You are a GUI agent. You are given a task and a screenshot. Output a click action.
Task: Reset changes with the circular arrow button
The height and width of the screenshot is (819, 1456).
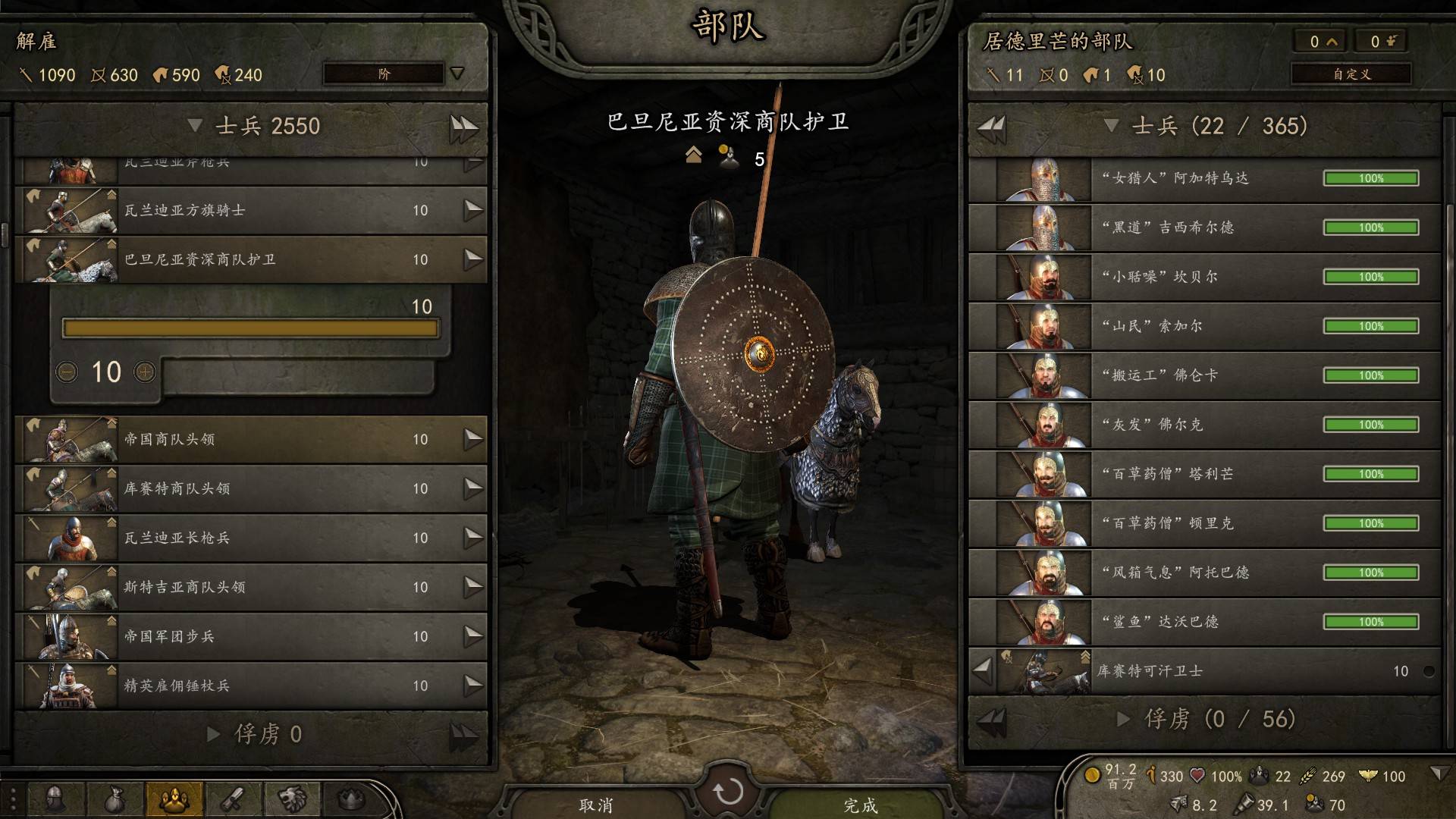pyautogui.click(x=728, y=792)
